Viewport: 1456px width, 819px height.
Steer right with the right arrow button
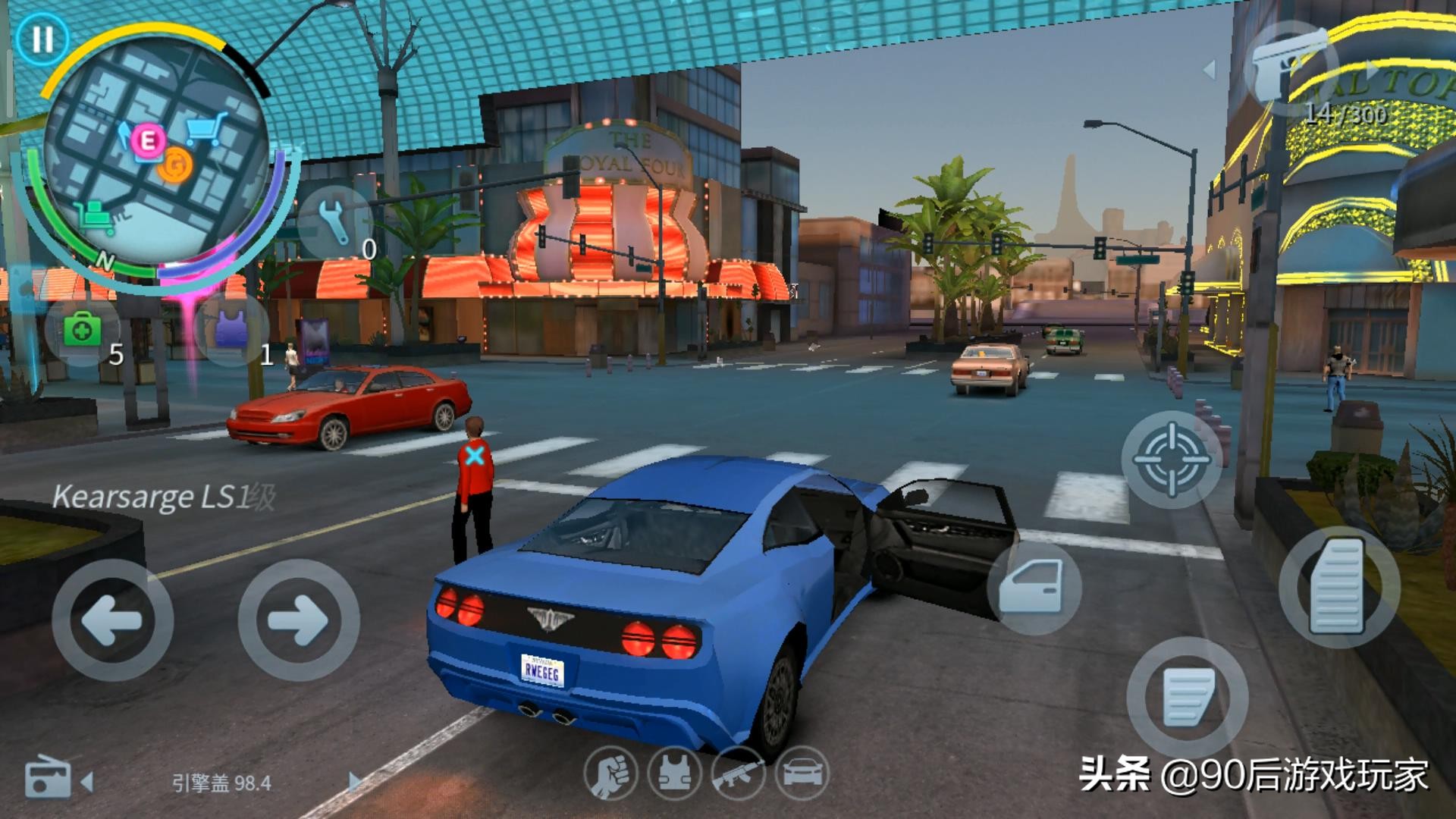pos(298,620)
